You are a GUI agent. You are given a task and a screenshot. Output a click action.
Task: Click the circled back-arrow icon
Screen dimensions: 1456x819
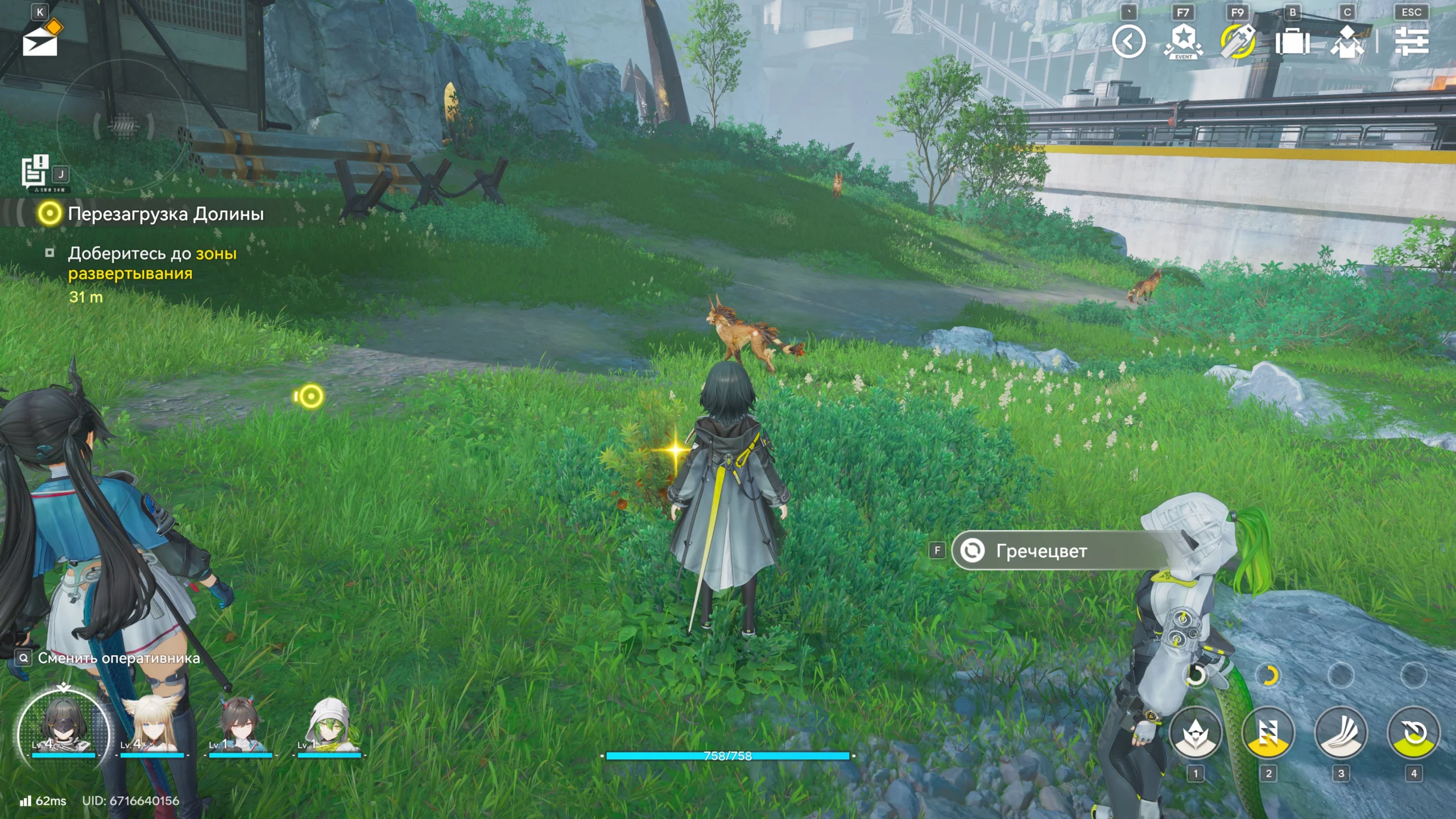click(1128, 42)
